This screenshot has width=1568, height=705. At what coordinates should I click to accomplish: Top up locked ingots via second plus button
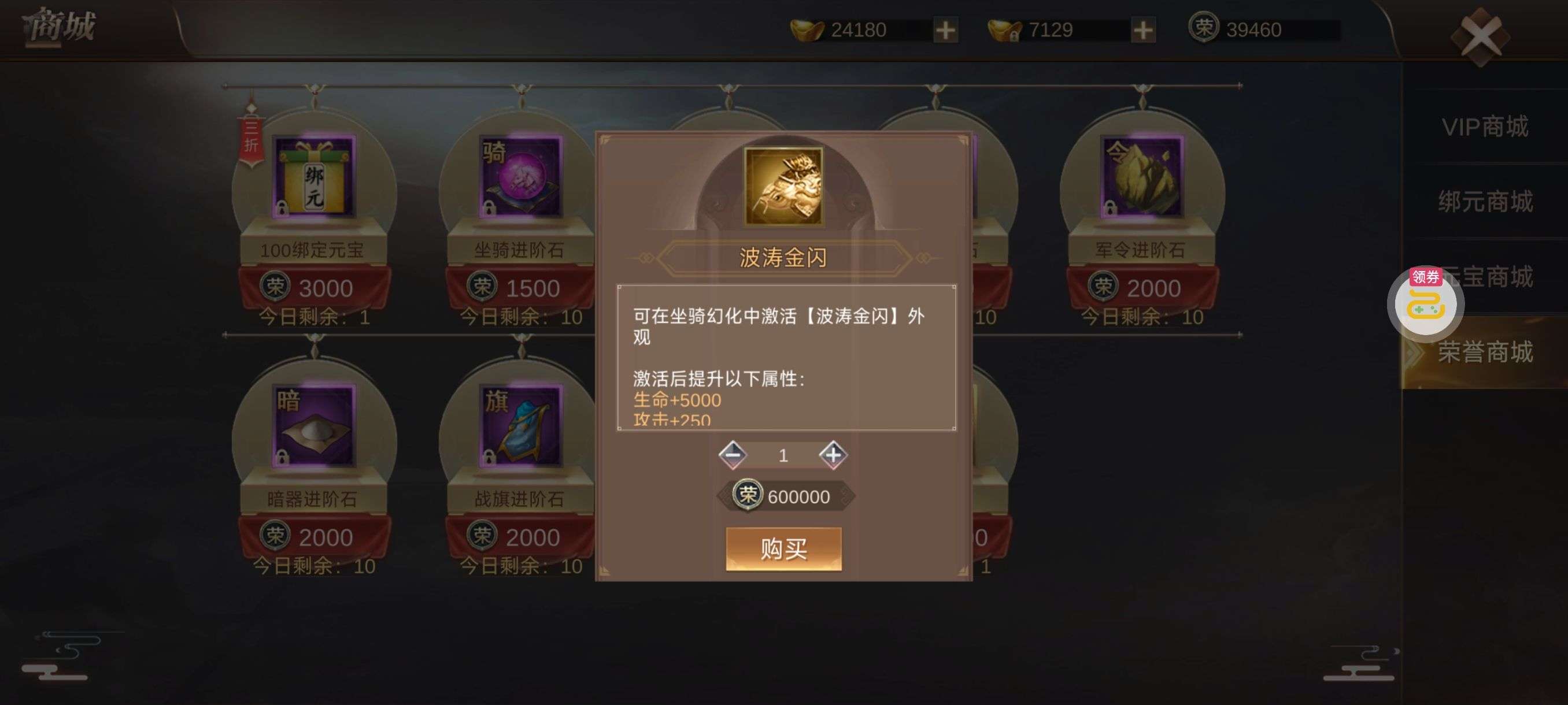pos(1144,31)
